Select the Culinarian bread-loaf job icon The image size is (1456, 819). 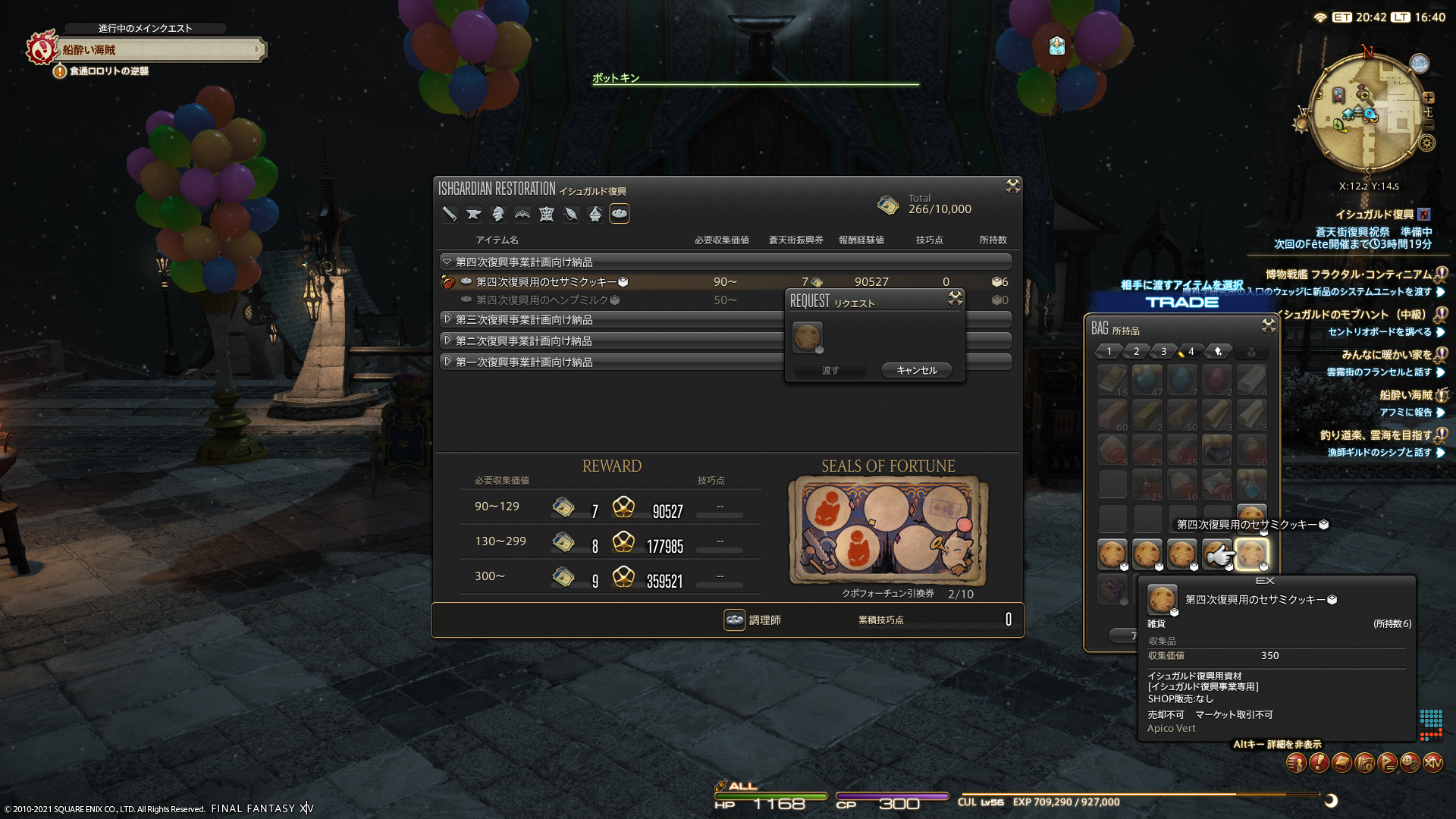pyautogui.click(x=620, y=214)
